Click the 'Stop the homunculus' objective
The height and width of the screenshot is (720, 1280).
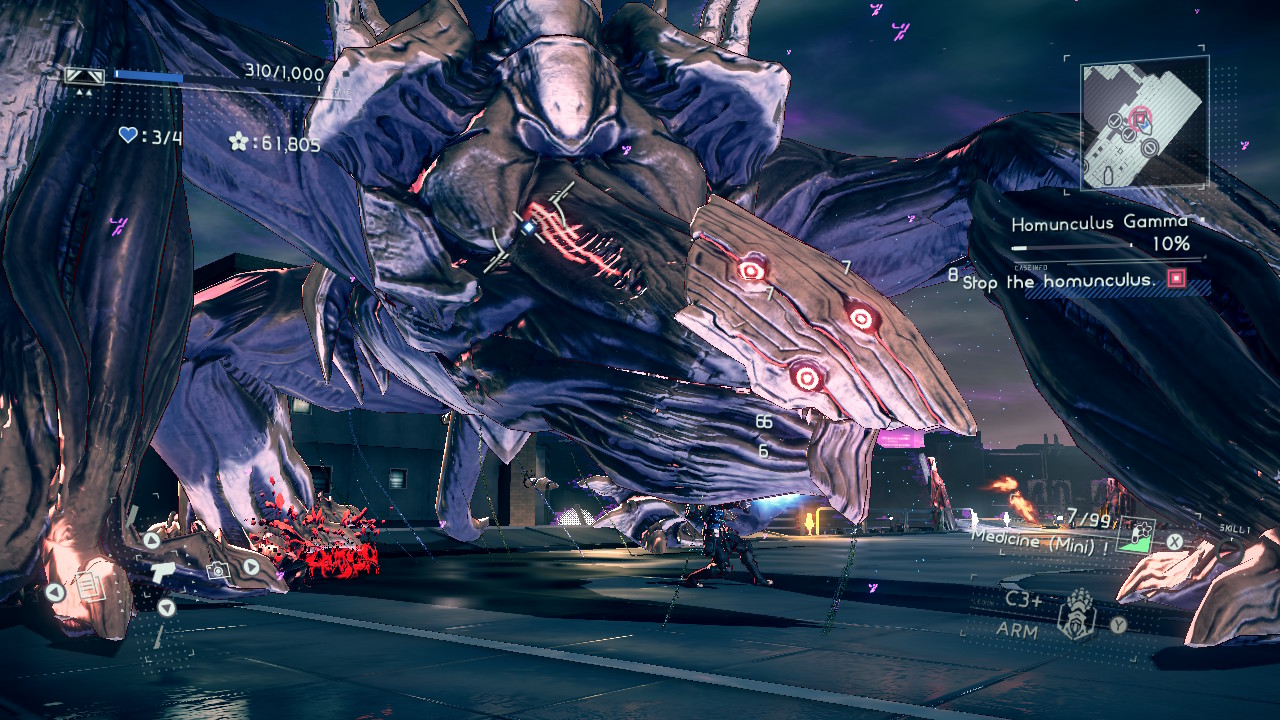pos(1059,282)
